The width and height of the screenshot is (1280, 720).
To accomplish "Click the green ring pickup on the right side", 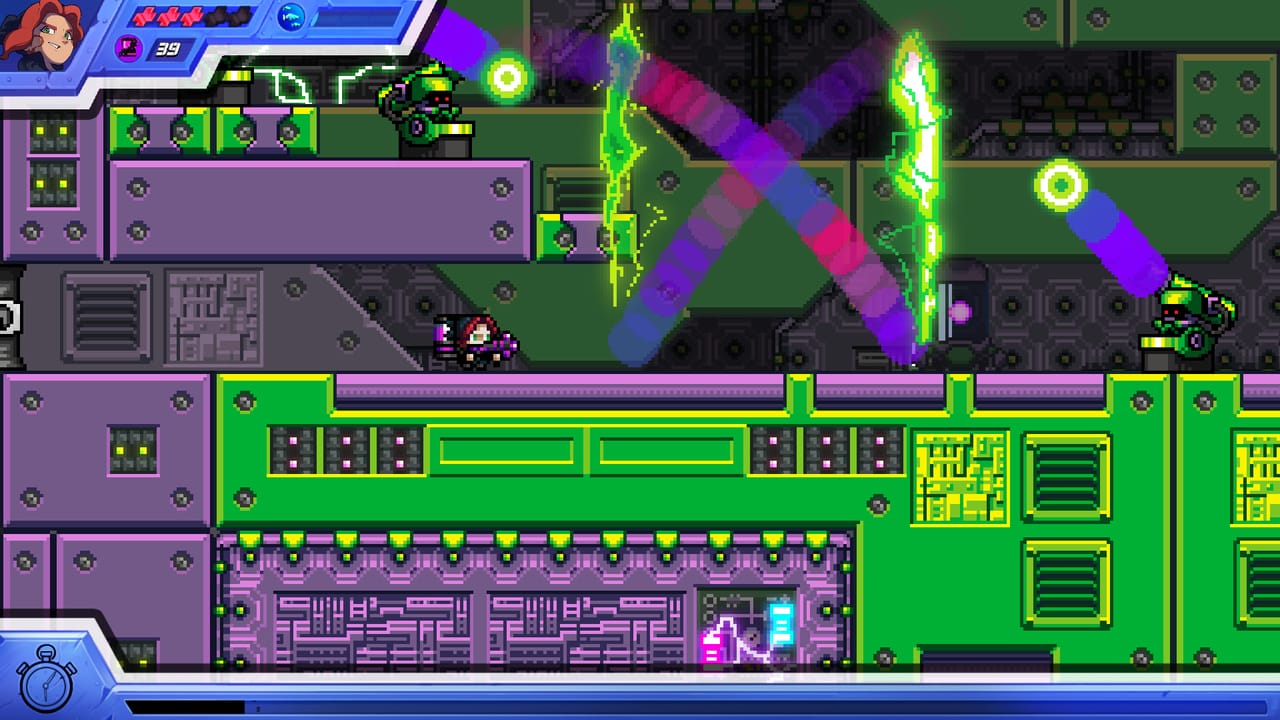I will (1061, 184).
